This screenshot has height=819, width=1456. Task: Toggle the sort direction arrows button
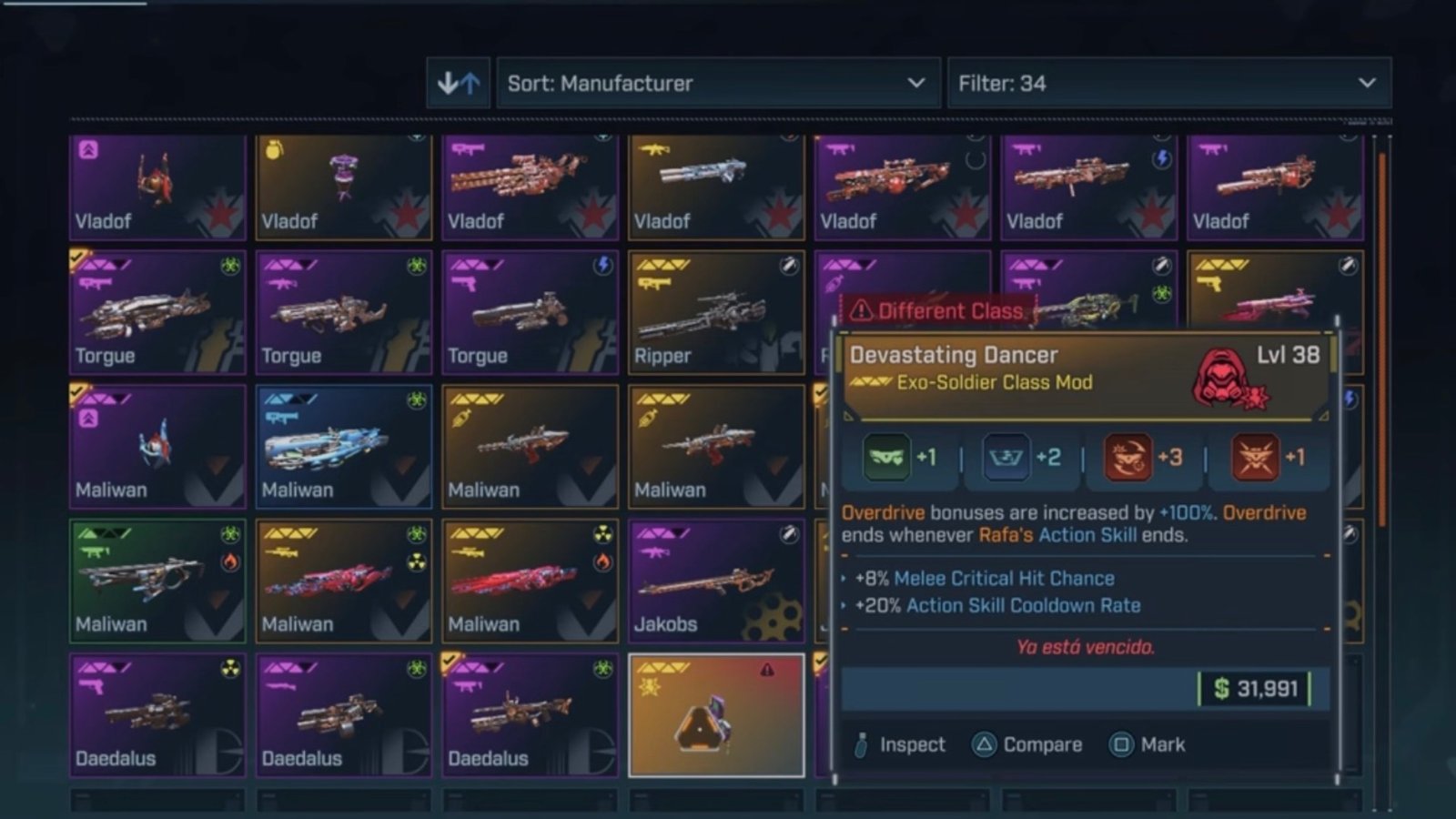point(459,84)
